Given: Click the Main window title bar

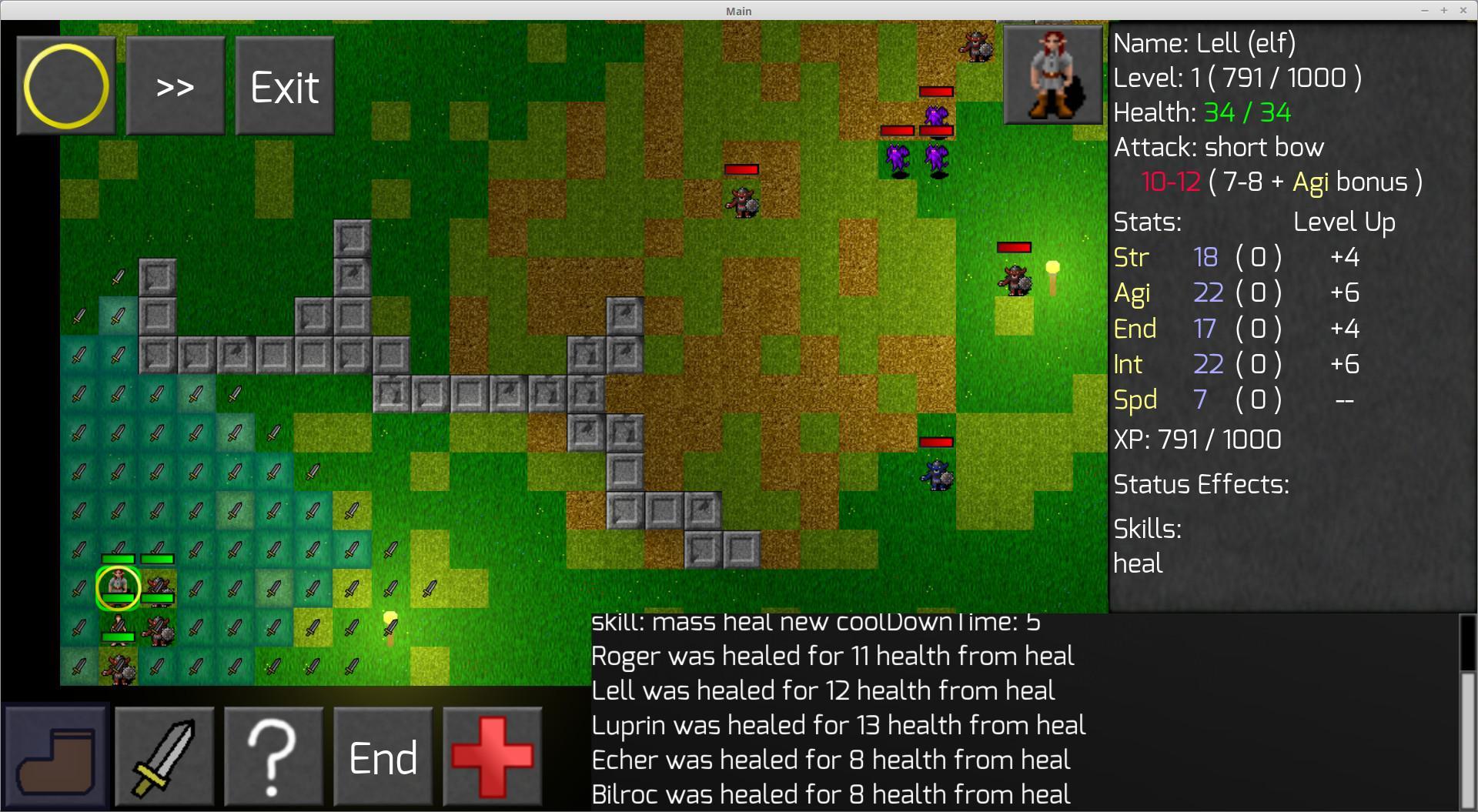Looking at the screenshot, I should point(737,10).
